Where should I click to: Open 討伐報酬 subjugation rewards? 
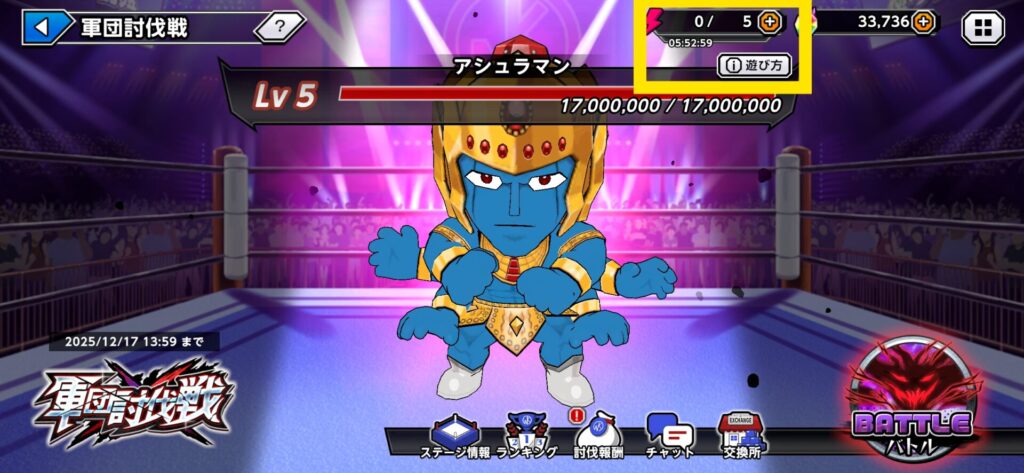click(598, 438)
